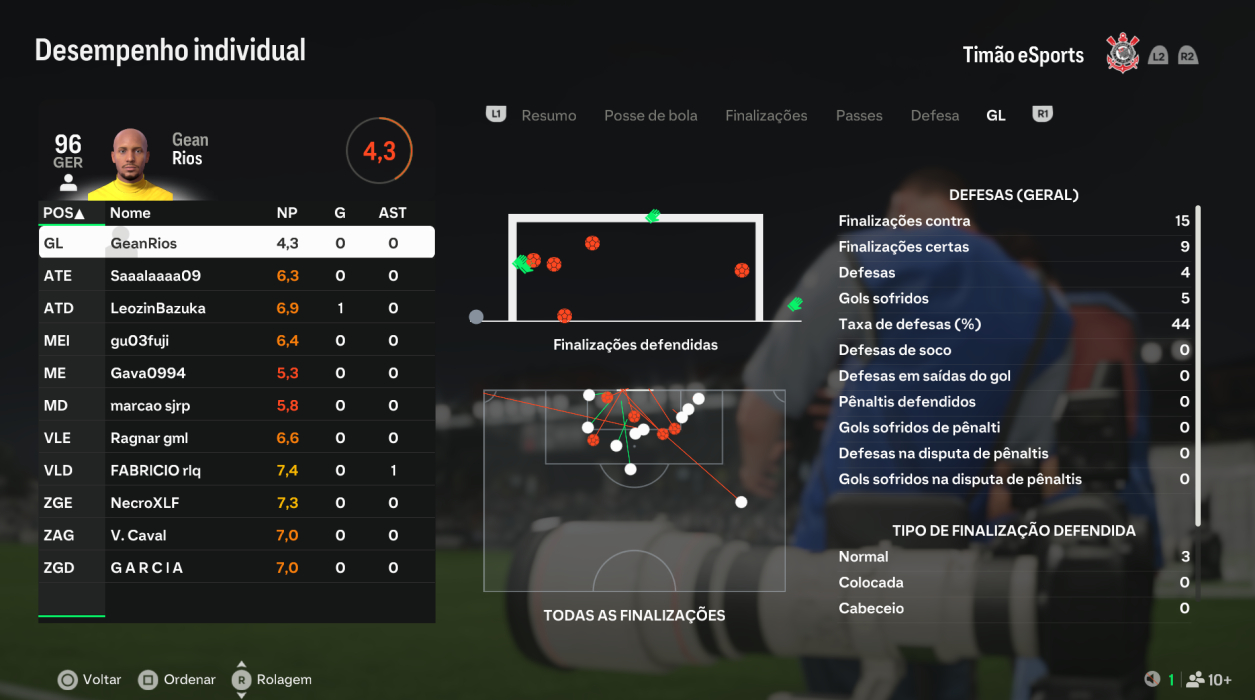Select the NecroXLF row
Image resolution: width=1255 pixels, height=700 pixels.
[x=236, y=503]
